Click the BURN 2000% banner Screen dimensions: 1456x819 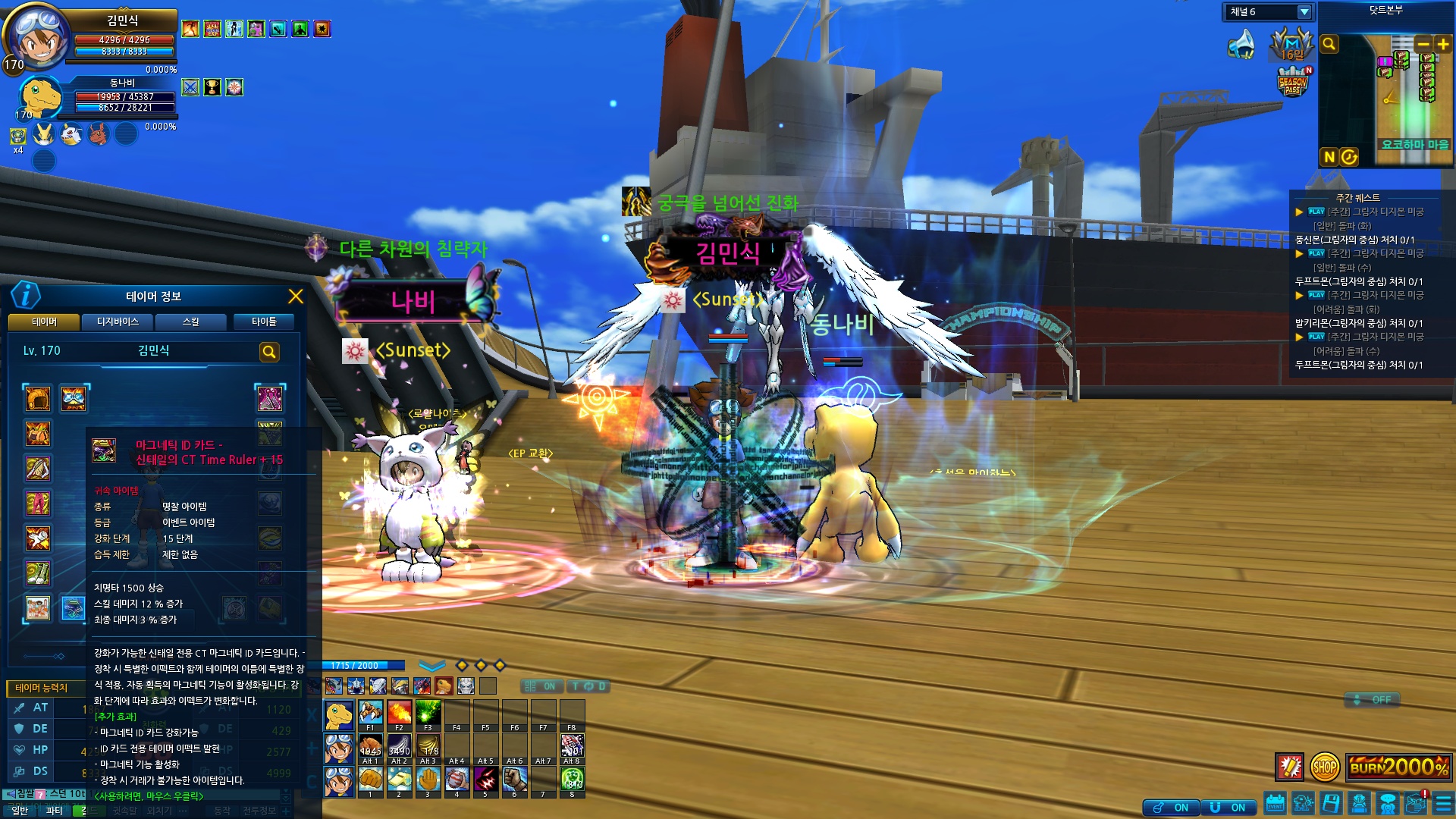[x=1398, y=767]
